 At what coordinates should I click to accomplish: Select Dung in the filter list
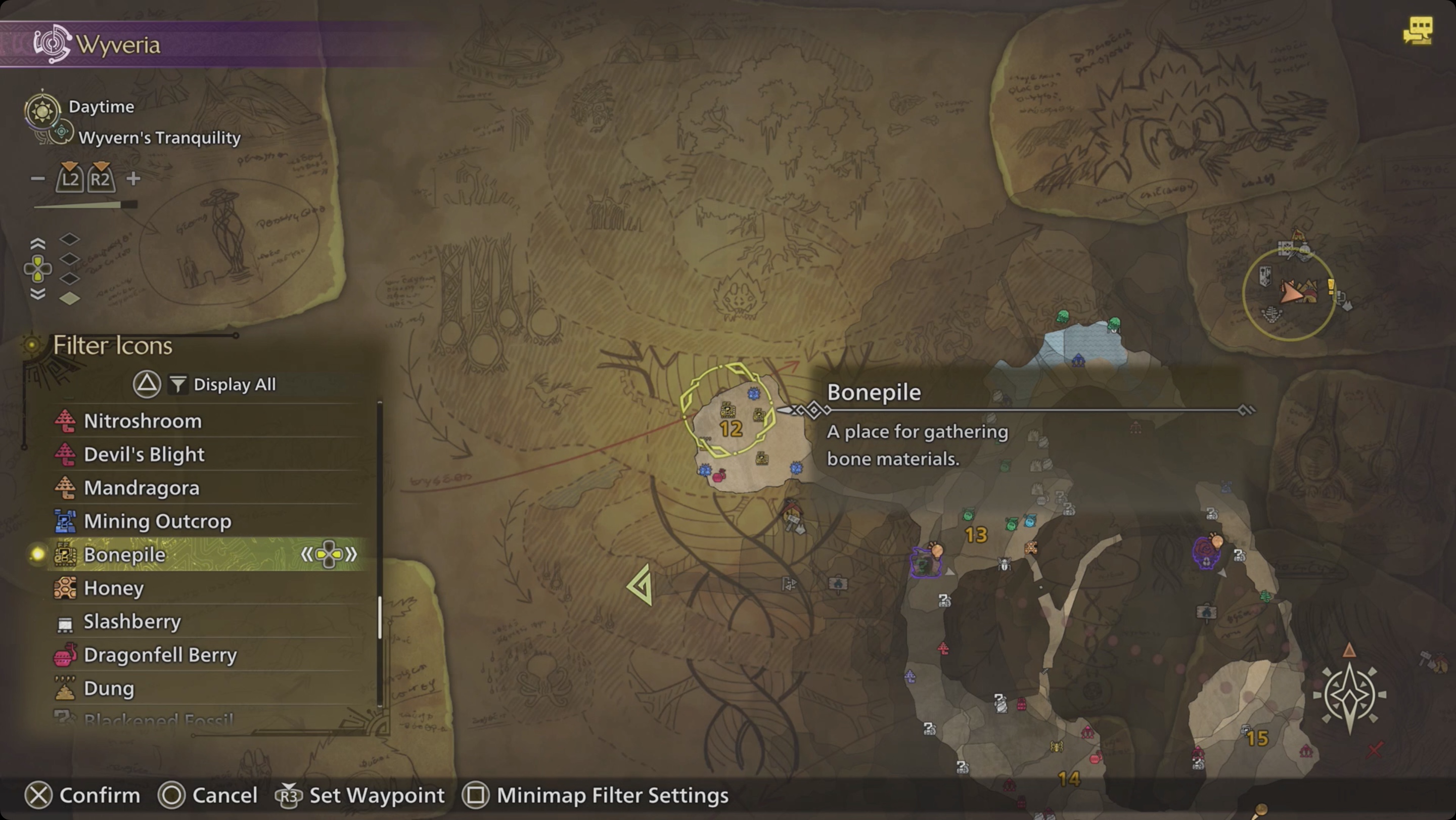[109, 688]
